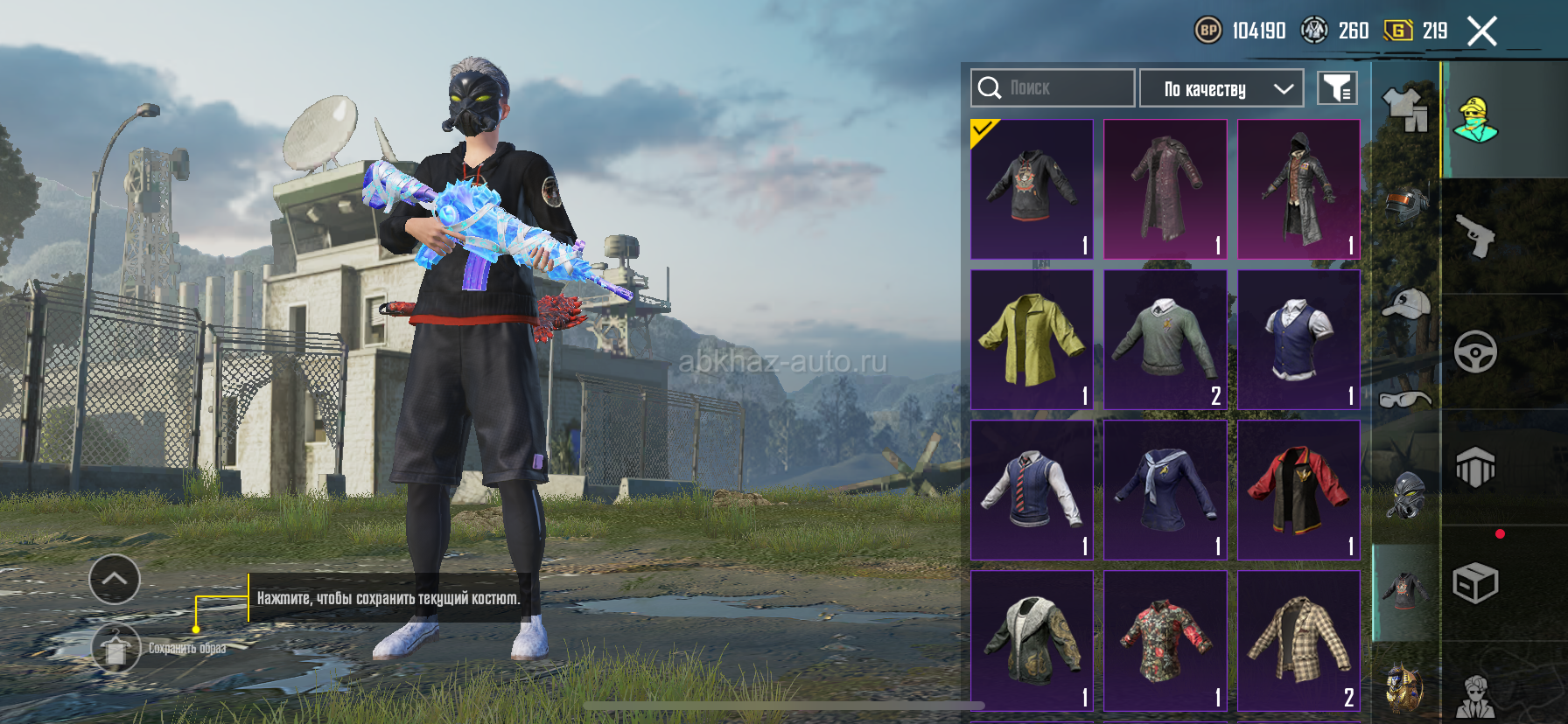The image size is (1568, 724).
Task: Click Сохранить образ save outfit button
Action: [x=116, y=649]
